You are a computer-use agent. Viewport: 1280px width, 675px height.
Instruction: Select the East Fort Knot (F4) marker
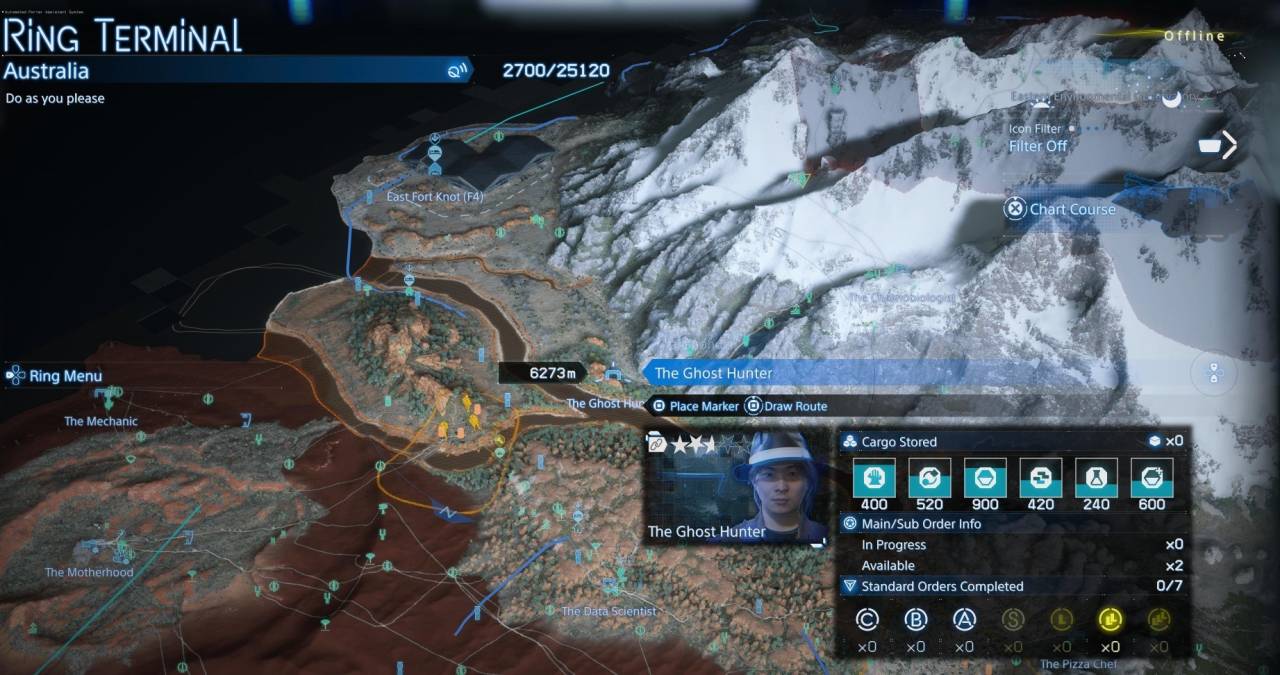tap(434, 197)
